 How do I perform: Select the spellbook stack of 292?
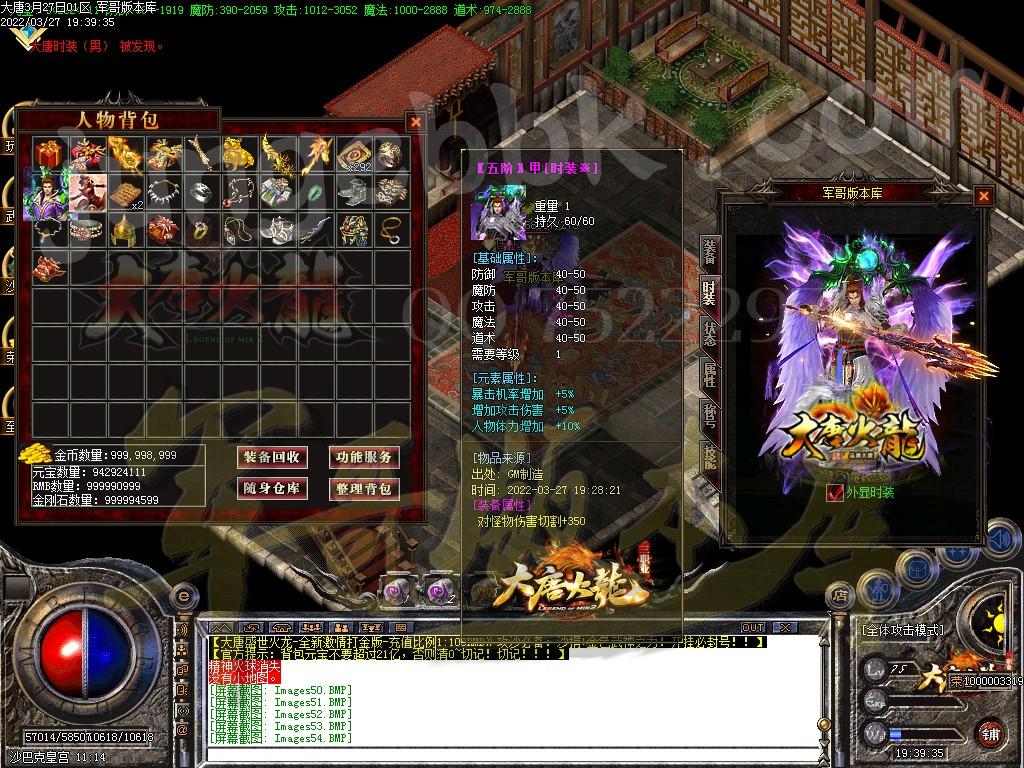pyautogui.click(x=353, y=154)
